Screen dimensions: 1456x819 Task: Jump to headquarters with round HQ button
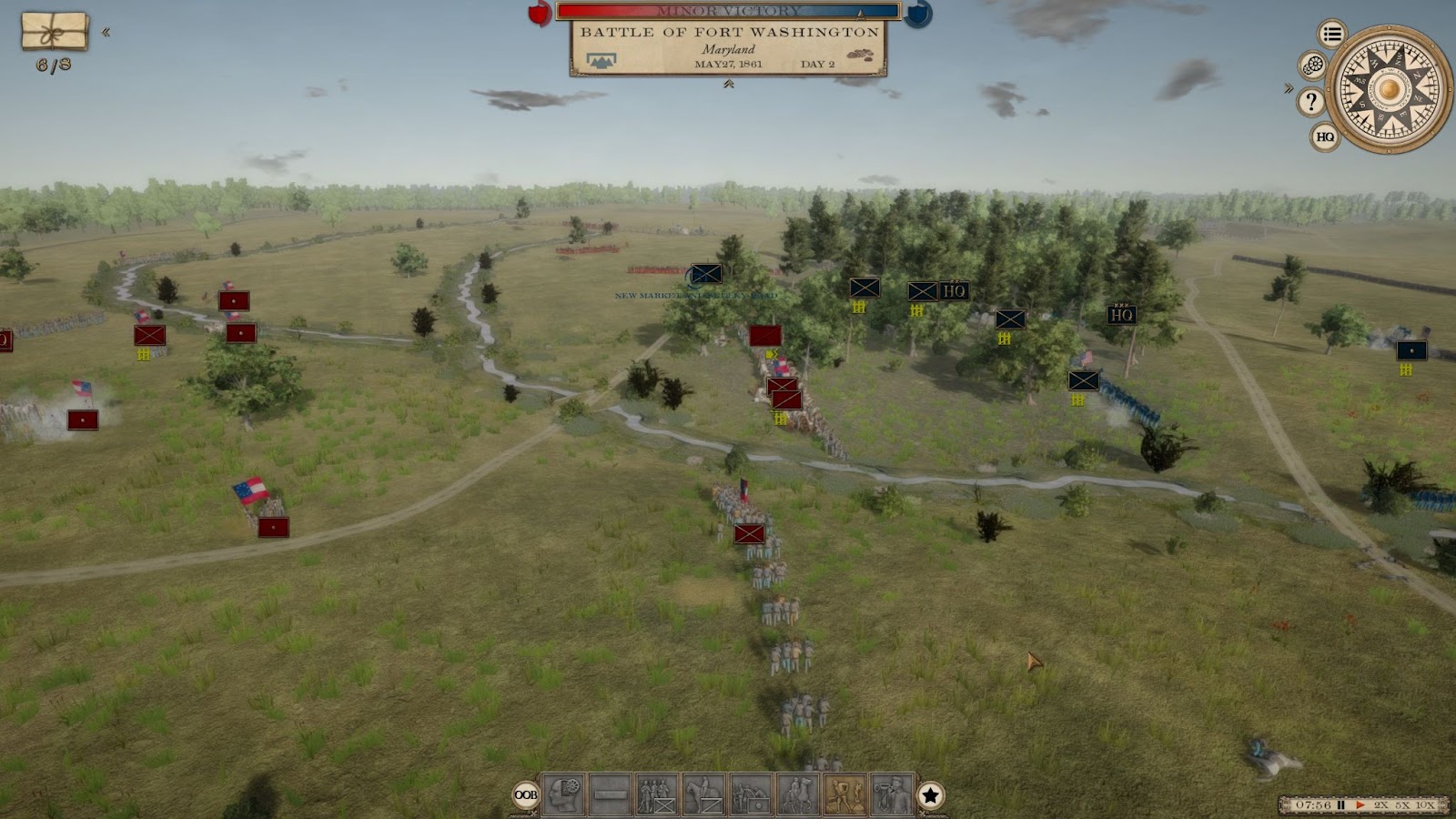[x=1325, y=136]
